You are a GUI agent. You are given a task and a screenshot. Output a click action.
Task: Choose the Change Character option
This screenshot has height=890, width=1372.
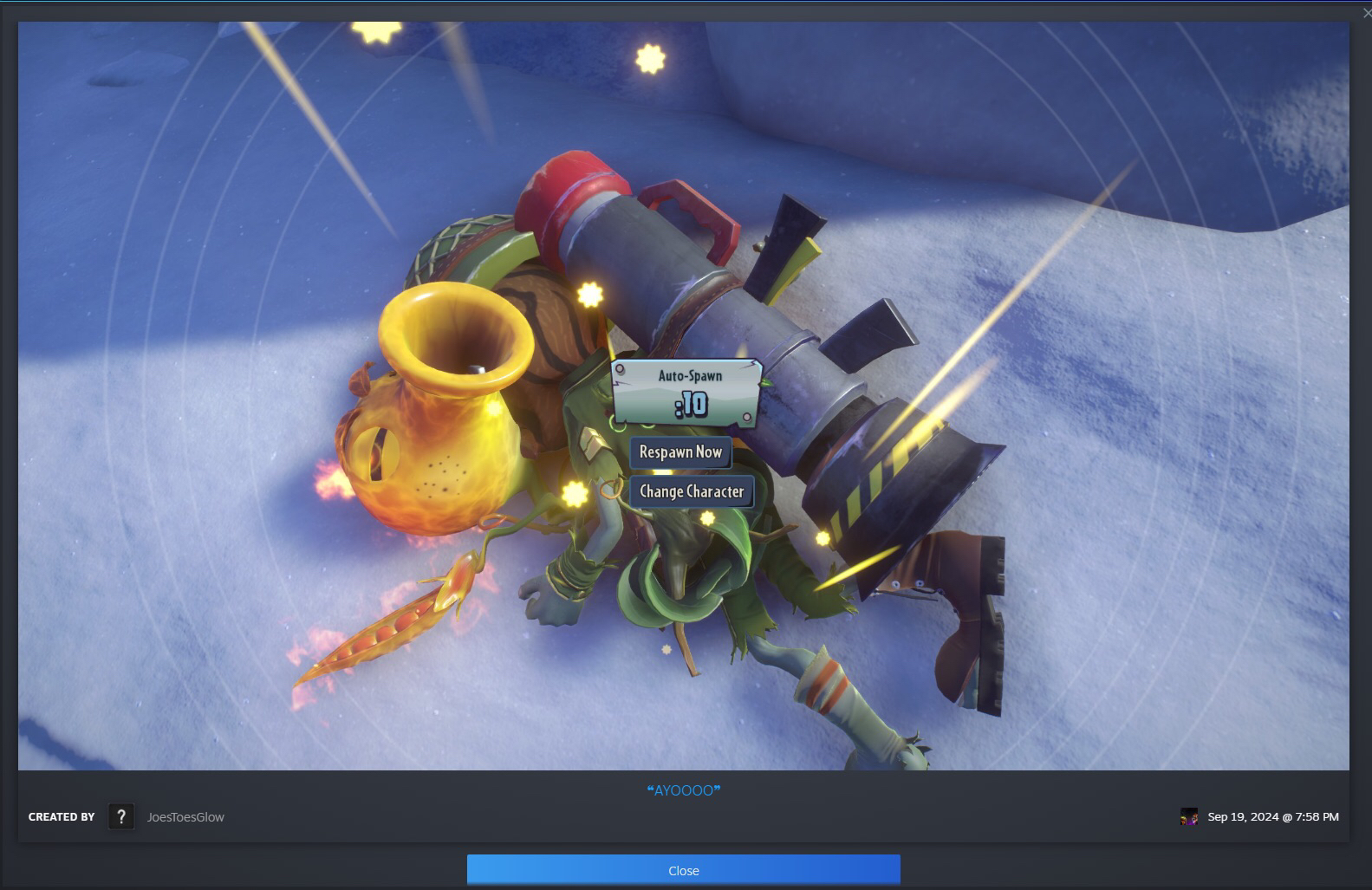691,491
